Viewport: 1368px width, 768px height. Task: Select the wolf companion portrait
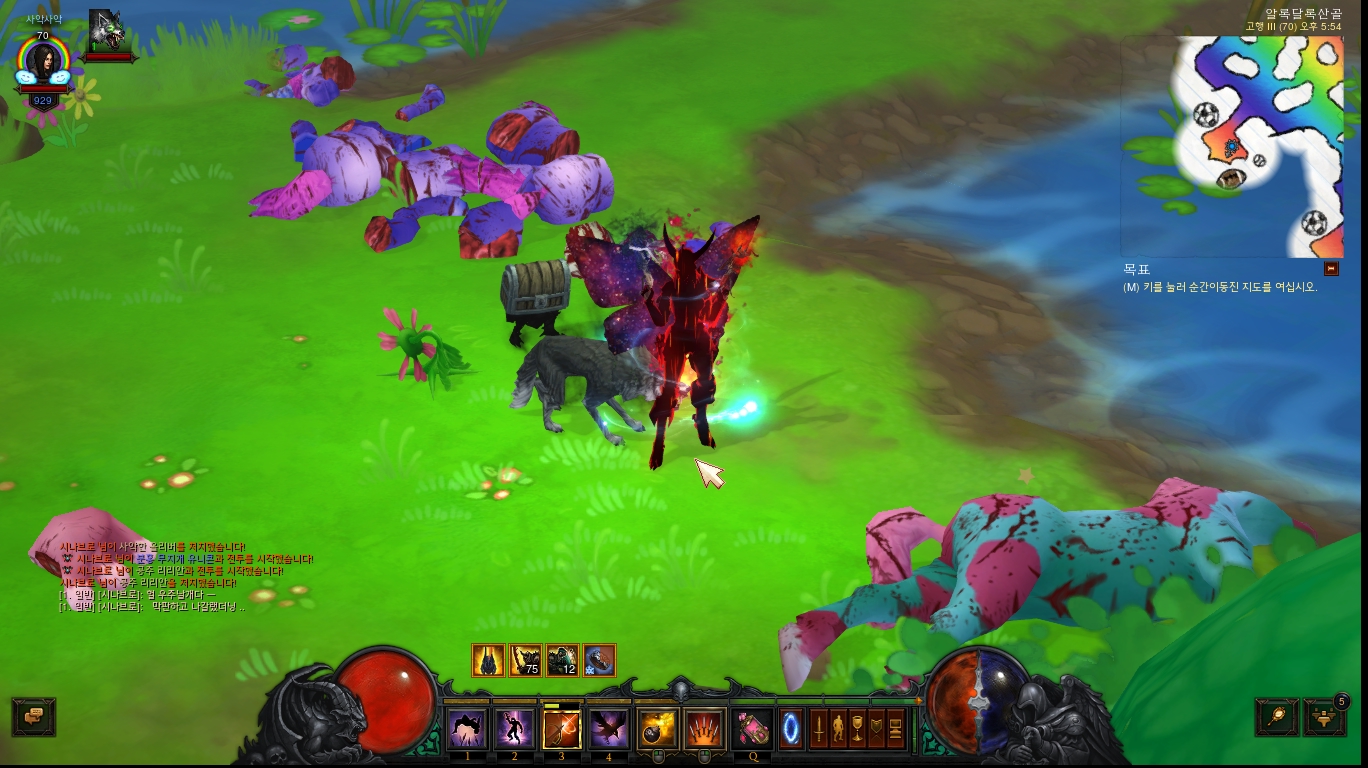click(x=106, y=32)
